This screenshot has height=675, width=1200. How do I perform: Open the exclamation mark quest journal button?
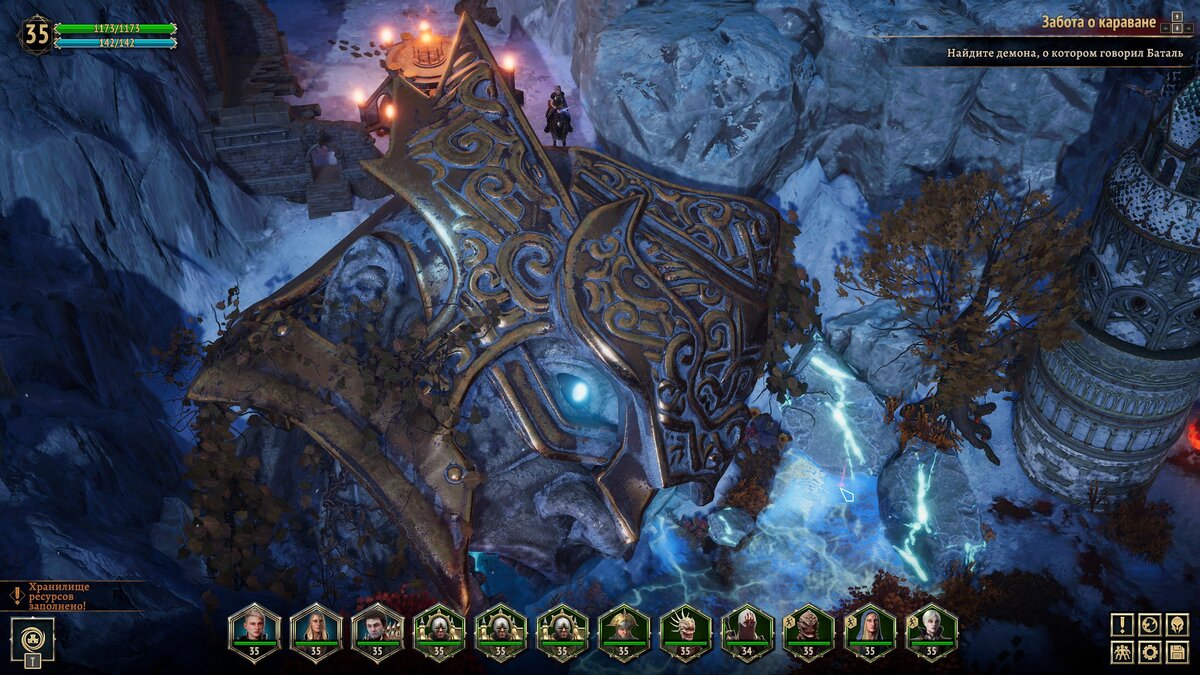(1122, 625)
